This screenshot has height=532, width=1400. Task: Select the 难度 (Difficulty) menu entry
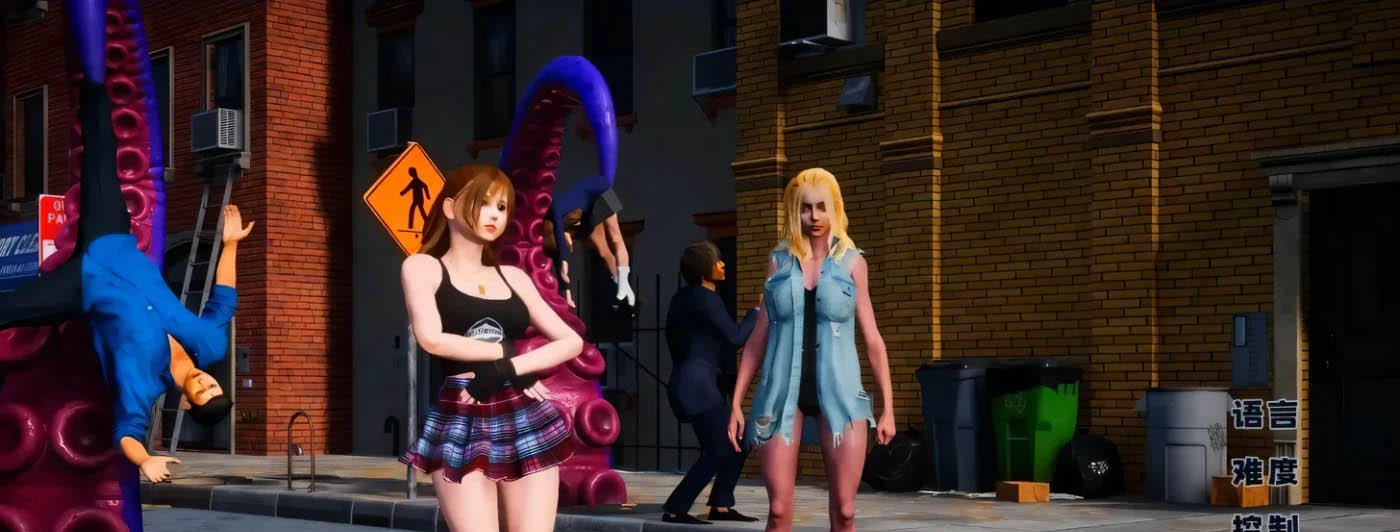(x=1264, y=471)
